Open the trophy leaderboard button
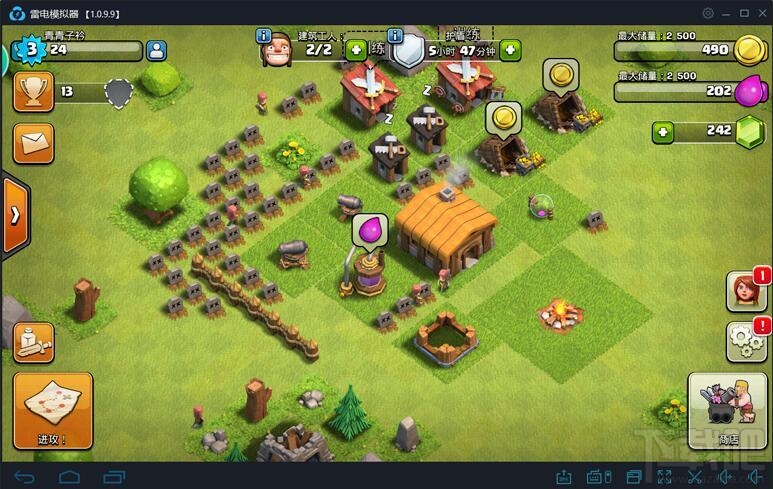773x489 pixels. 33,93
